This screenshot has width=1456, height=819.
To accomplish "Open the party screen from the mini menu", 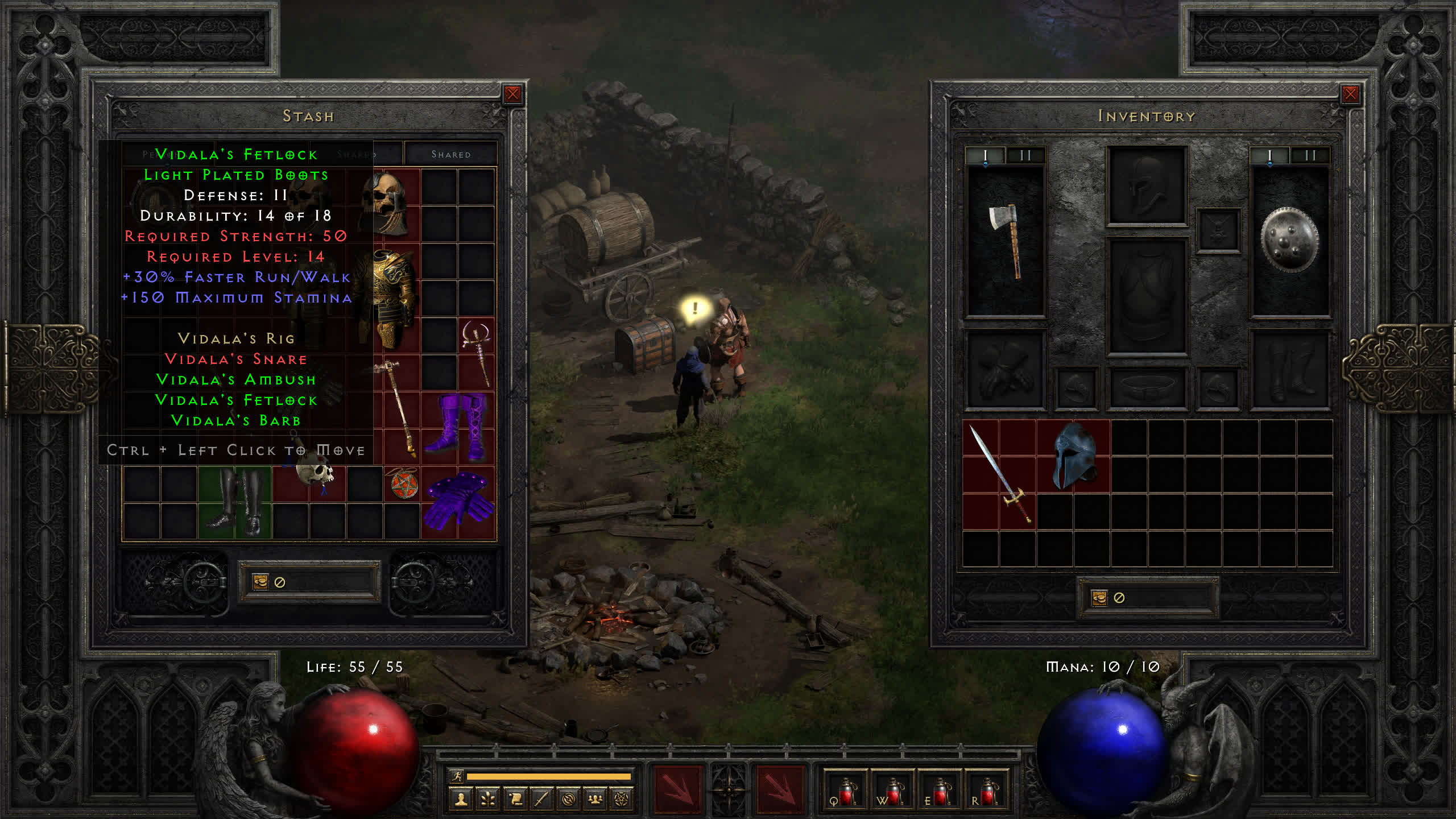I will [595, 800].
